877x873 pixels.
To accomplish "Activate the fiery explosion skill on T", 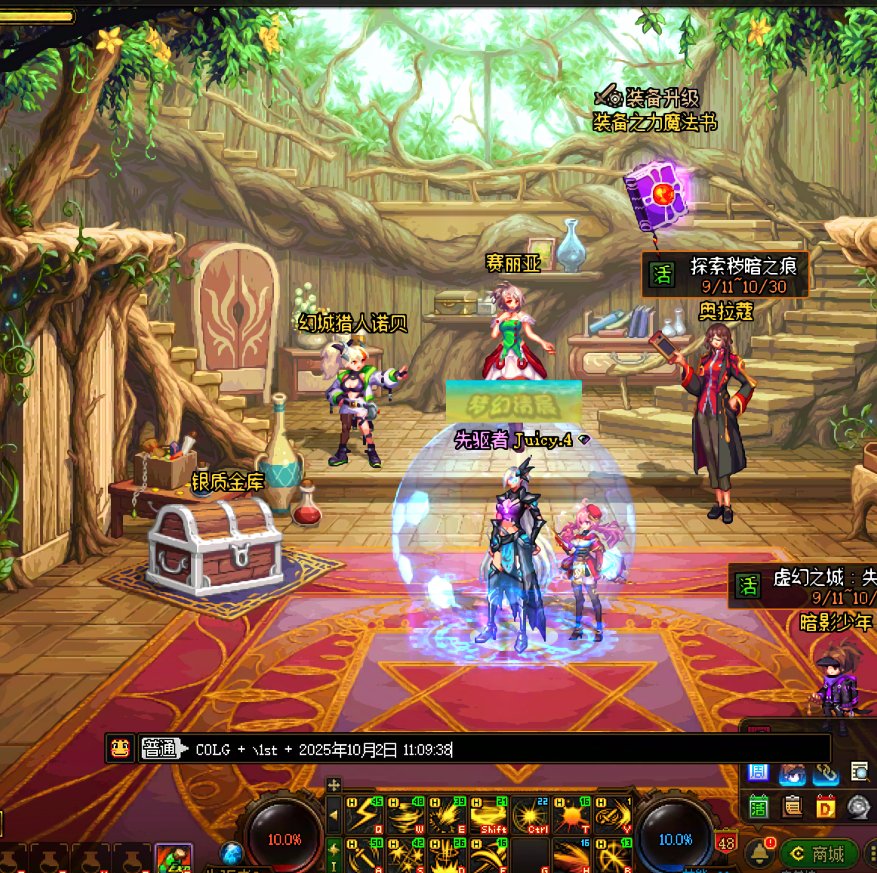I will [573, 817].
